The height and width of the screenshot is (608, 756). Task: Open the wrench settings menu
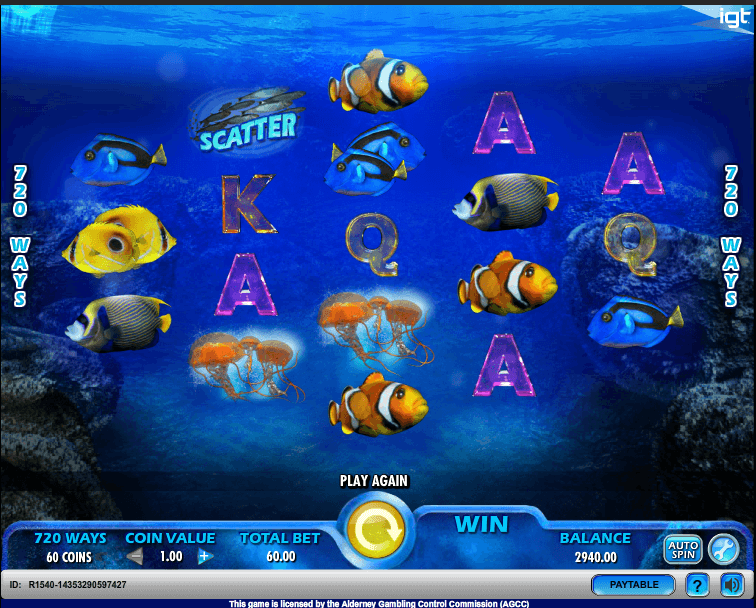pyautogui.click(x=722, y=548)
